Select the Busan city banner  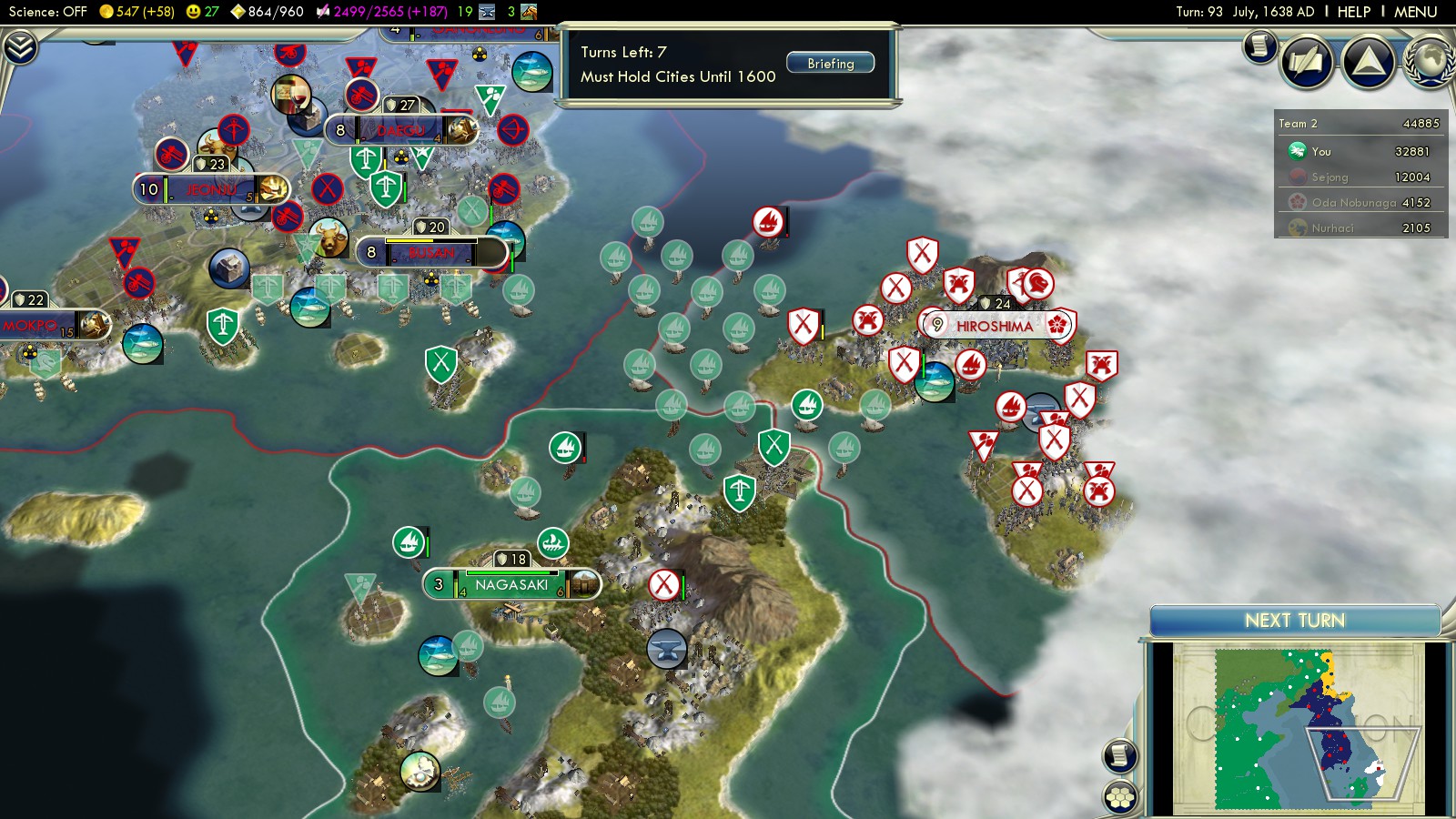tap(430, 253)
